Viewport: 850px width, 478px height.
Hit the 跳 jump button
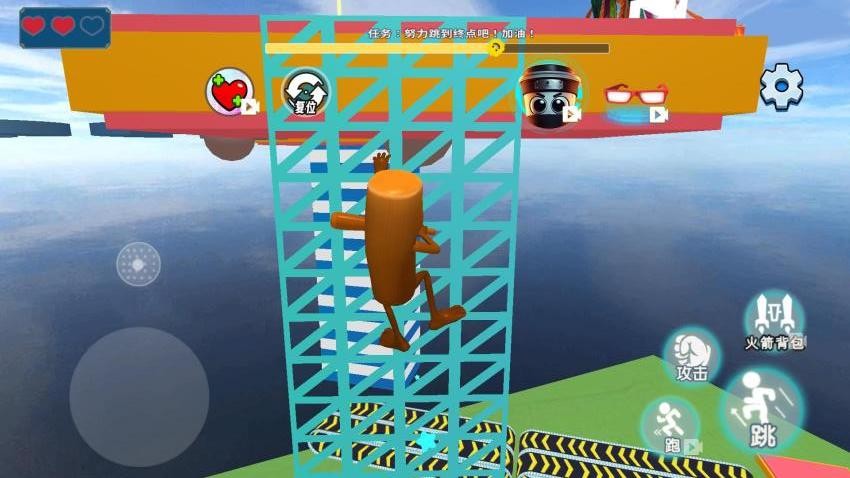pyautogui.click(x=762, y=410)
